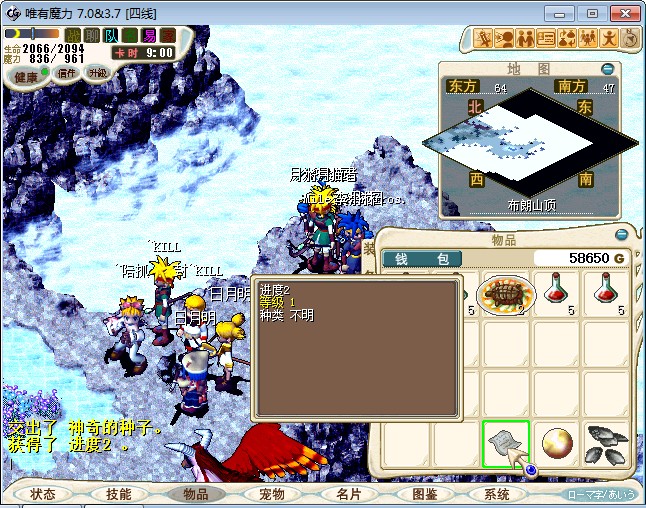Screen dimensions: 646x508
Task: Open the 信件 mail button
Action: pos(67,73)
